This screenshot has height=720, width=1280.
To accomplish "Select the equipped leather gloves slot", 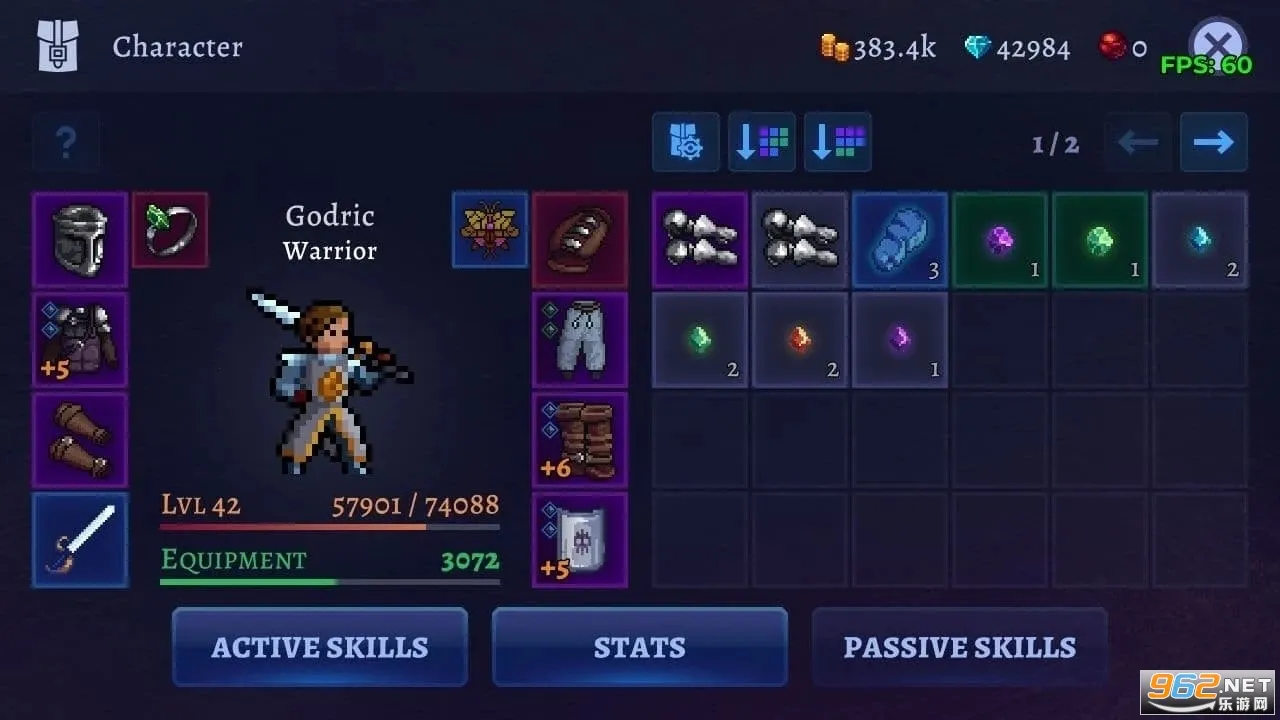I will [80, 440].
